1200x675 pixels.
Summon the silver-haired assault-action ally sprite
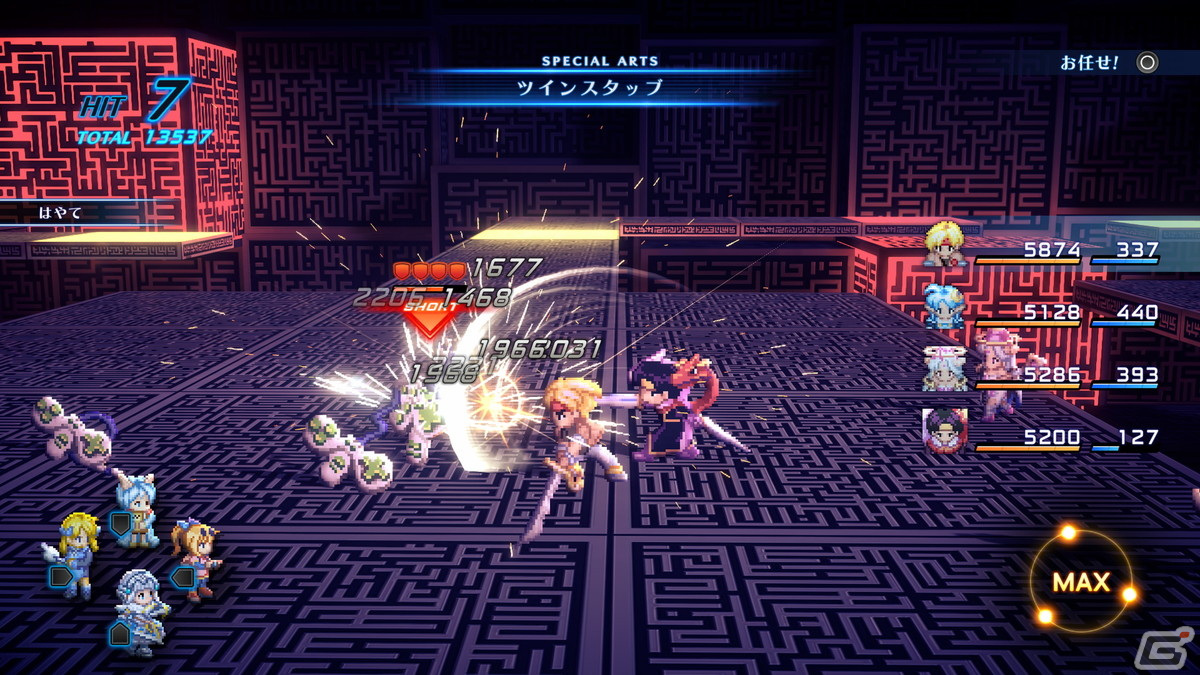[x=137, y=607]
